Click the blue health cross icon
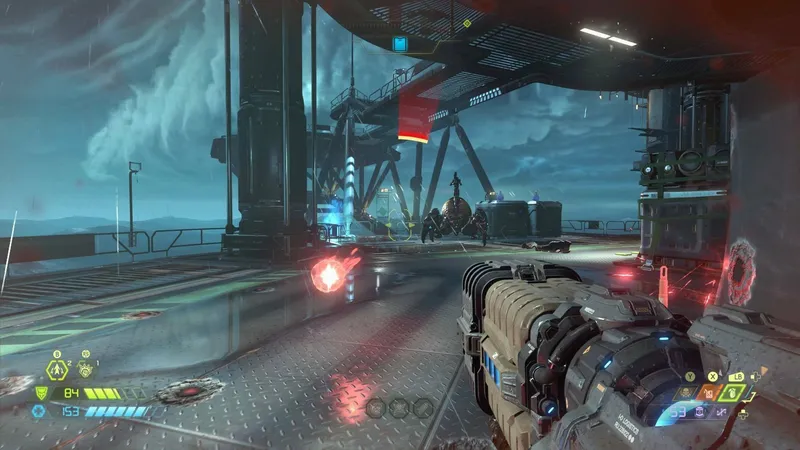The width and height of the screenshot is (800, 450). coord(39,410)
